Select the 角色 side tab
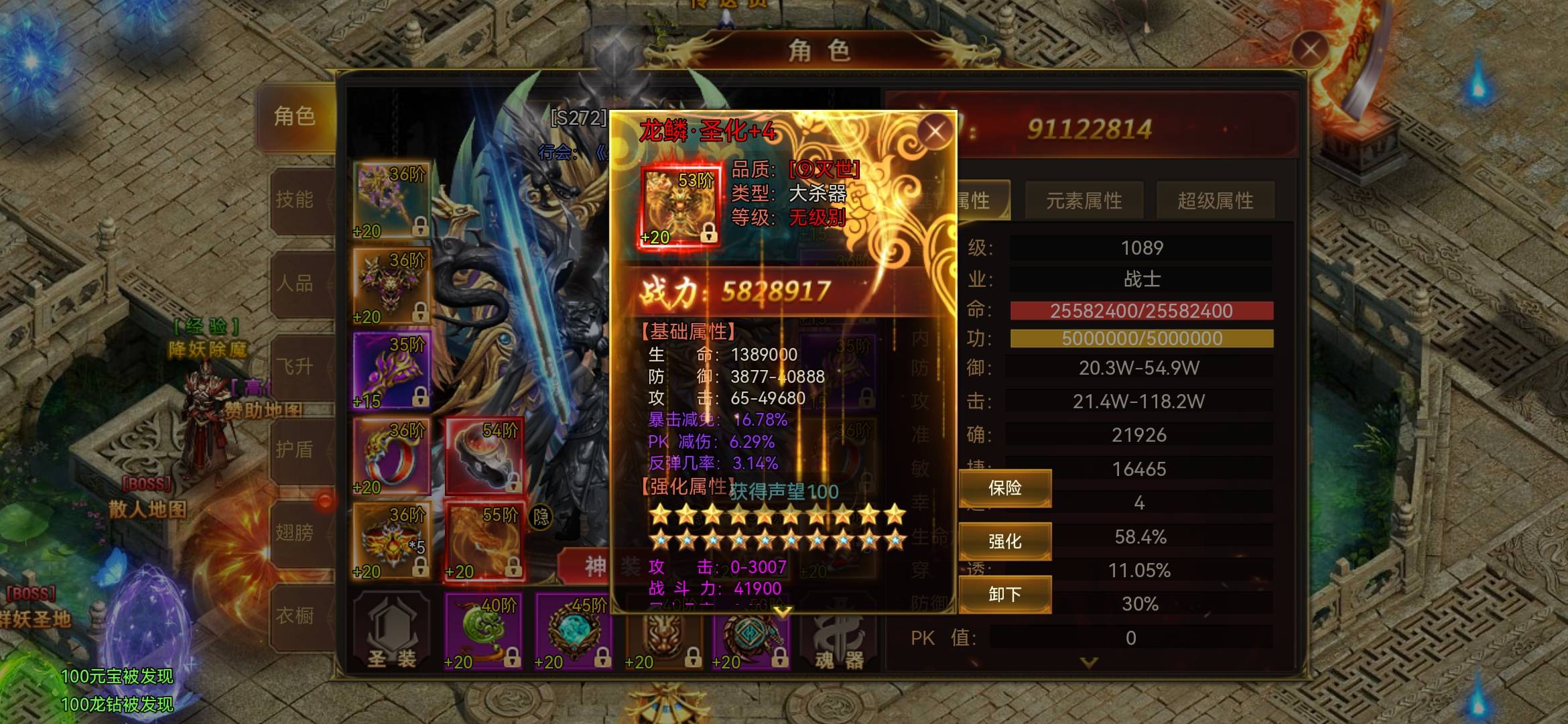The height and width of the screenshot is (724, 1568). click(295, 117)
